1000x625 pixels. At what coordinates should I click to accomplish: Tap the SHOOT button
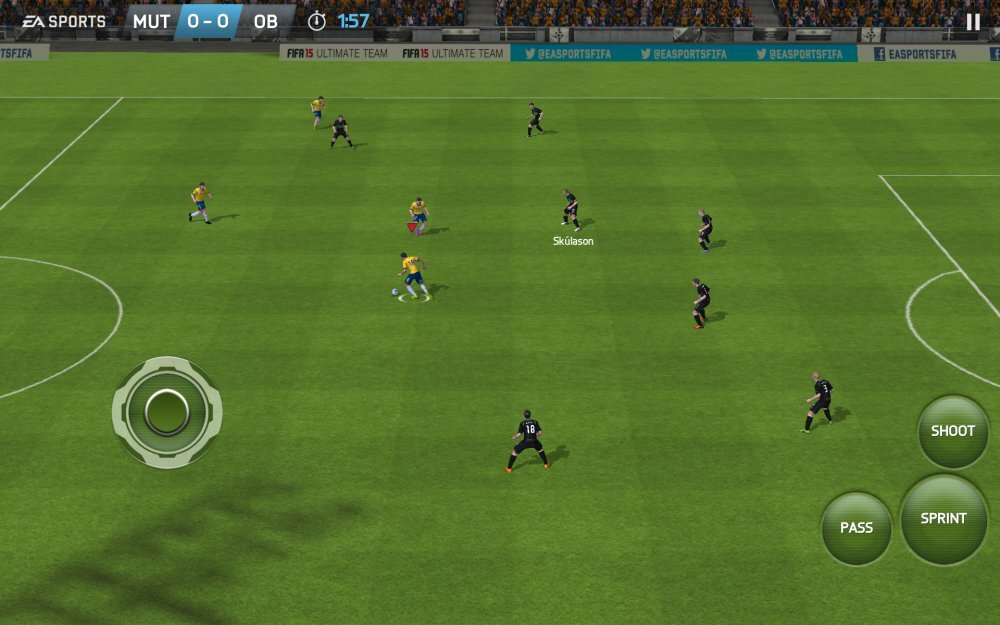952,431
